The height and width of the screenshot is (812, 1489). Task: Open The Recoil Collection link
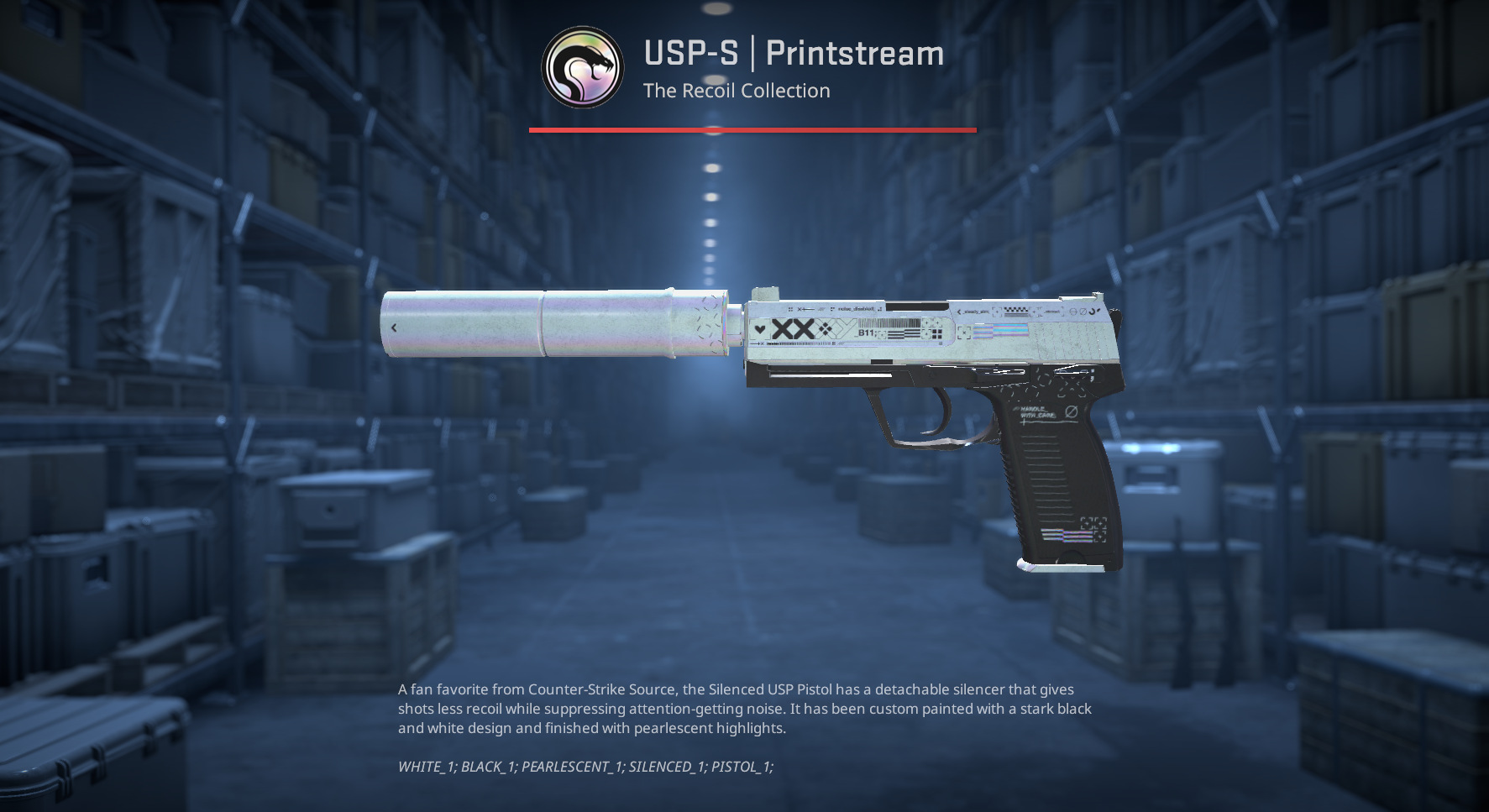[x=736, y=91]
